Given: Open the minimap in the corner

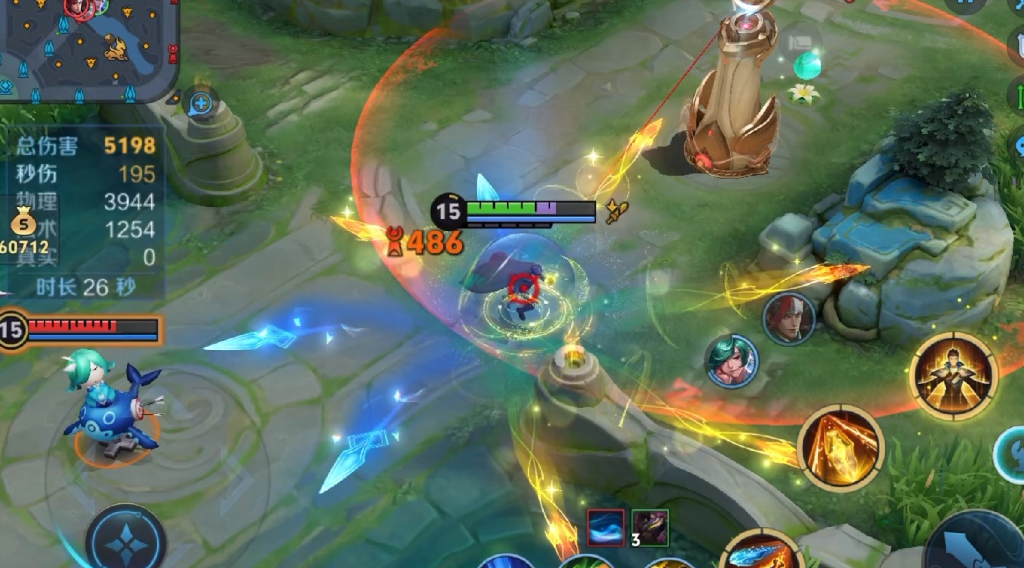Looking at the screenshot, I should coord(88,48).
